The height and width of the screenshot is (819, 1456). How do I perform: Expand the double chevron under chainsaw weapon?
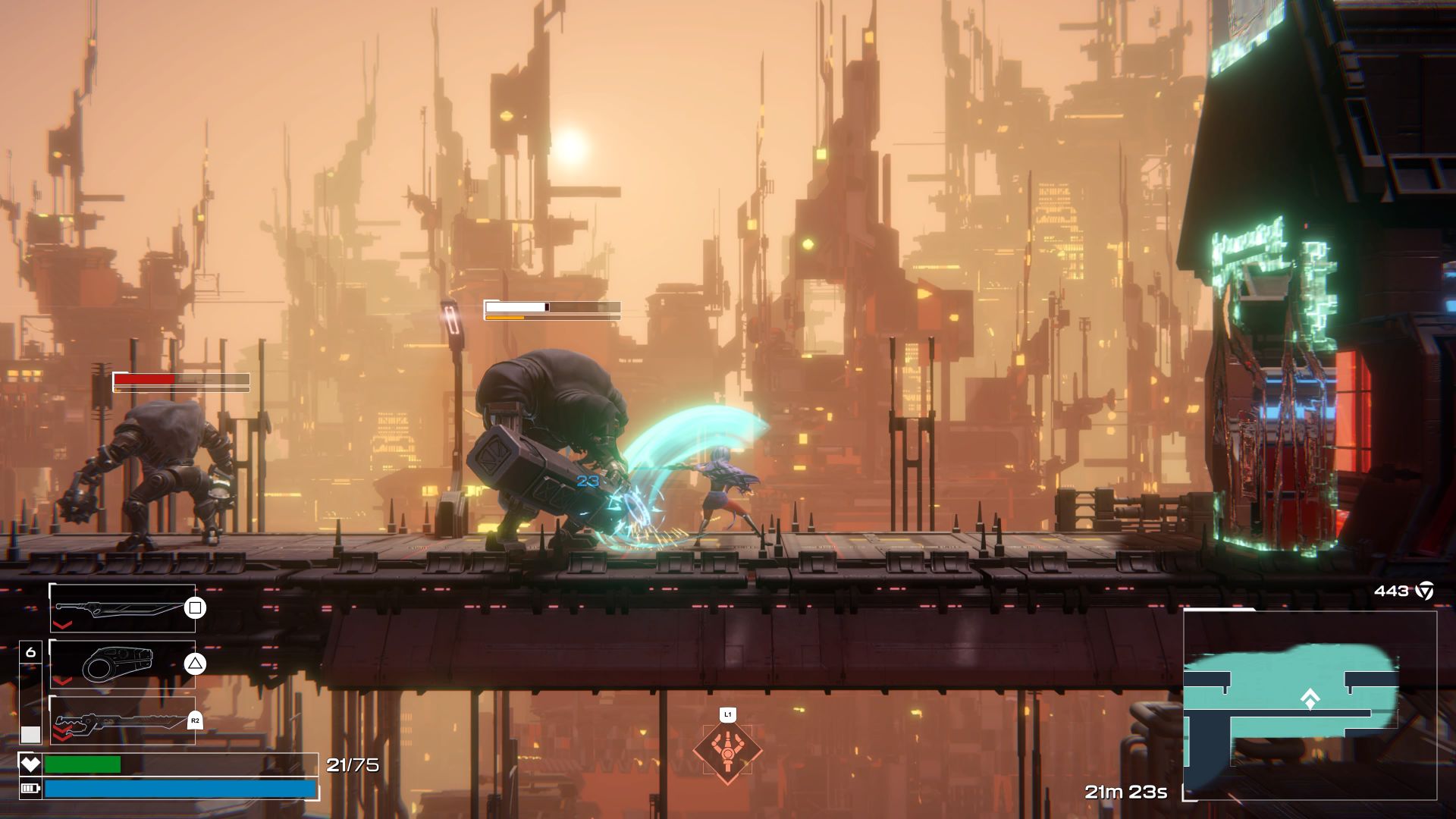click(x=62, y=732)
